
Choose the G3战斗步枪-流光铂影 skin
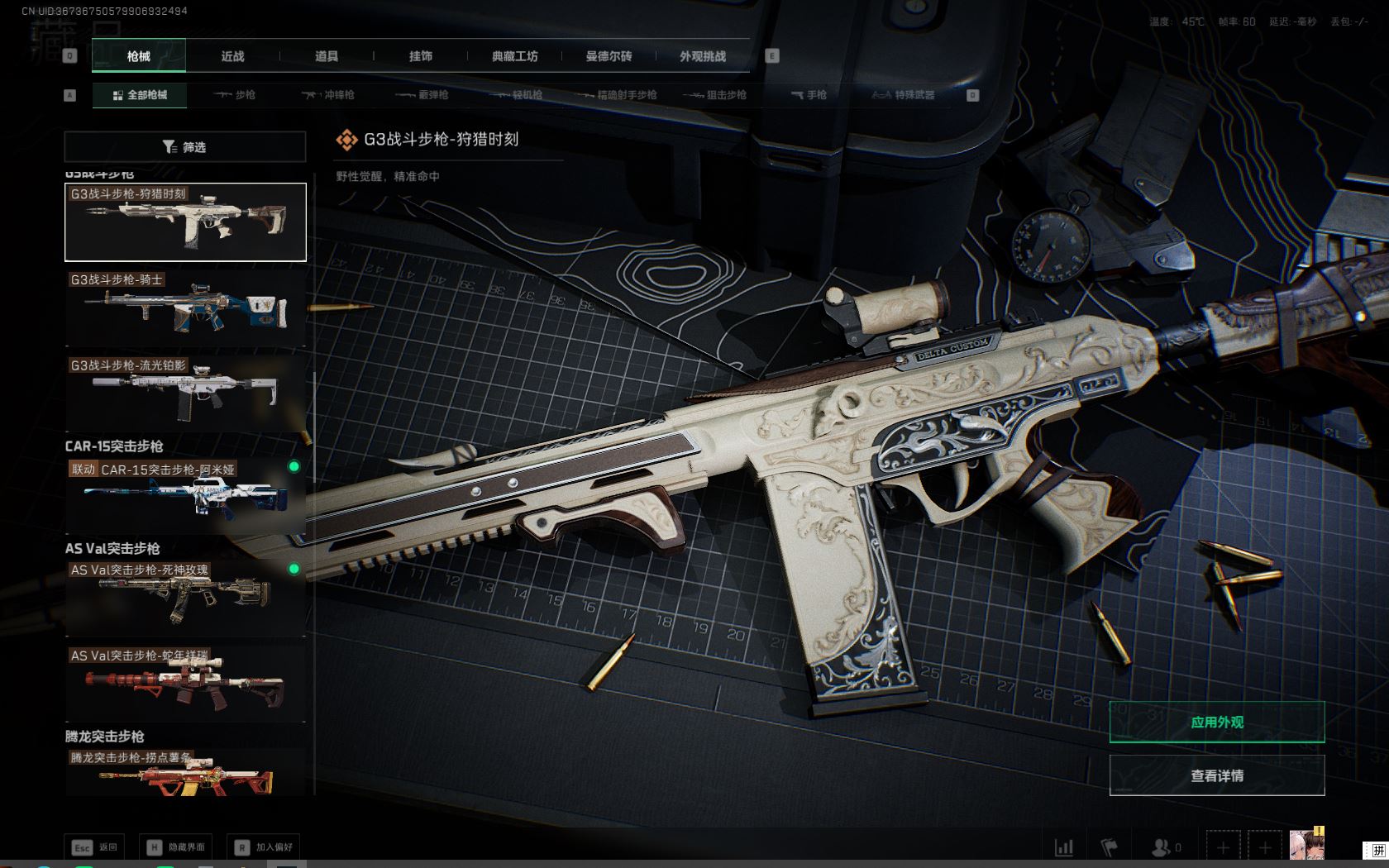coord(185,393)
